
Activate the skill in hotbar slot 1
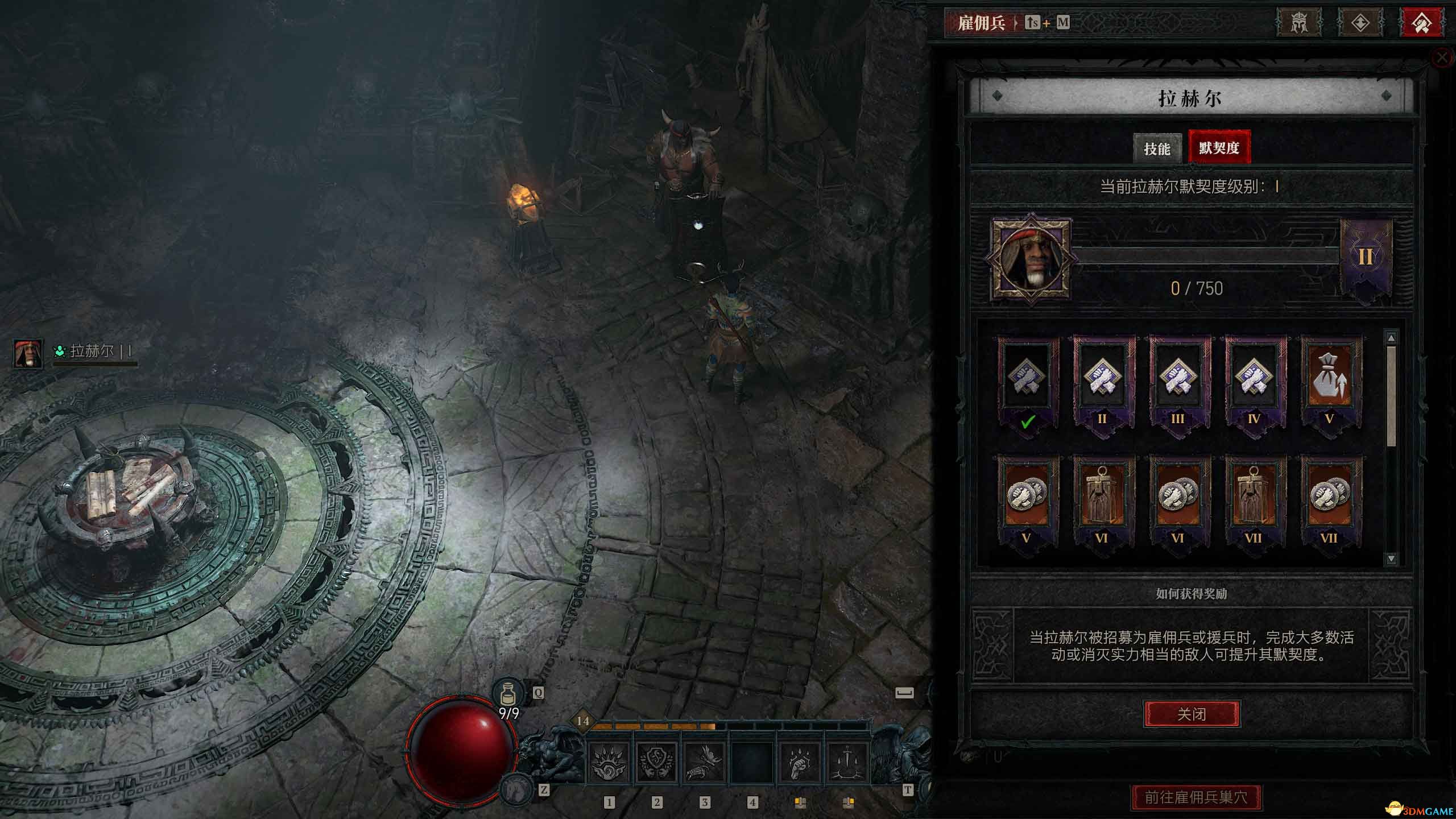tap(607, 762)
